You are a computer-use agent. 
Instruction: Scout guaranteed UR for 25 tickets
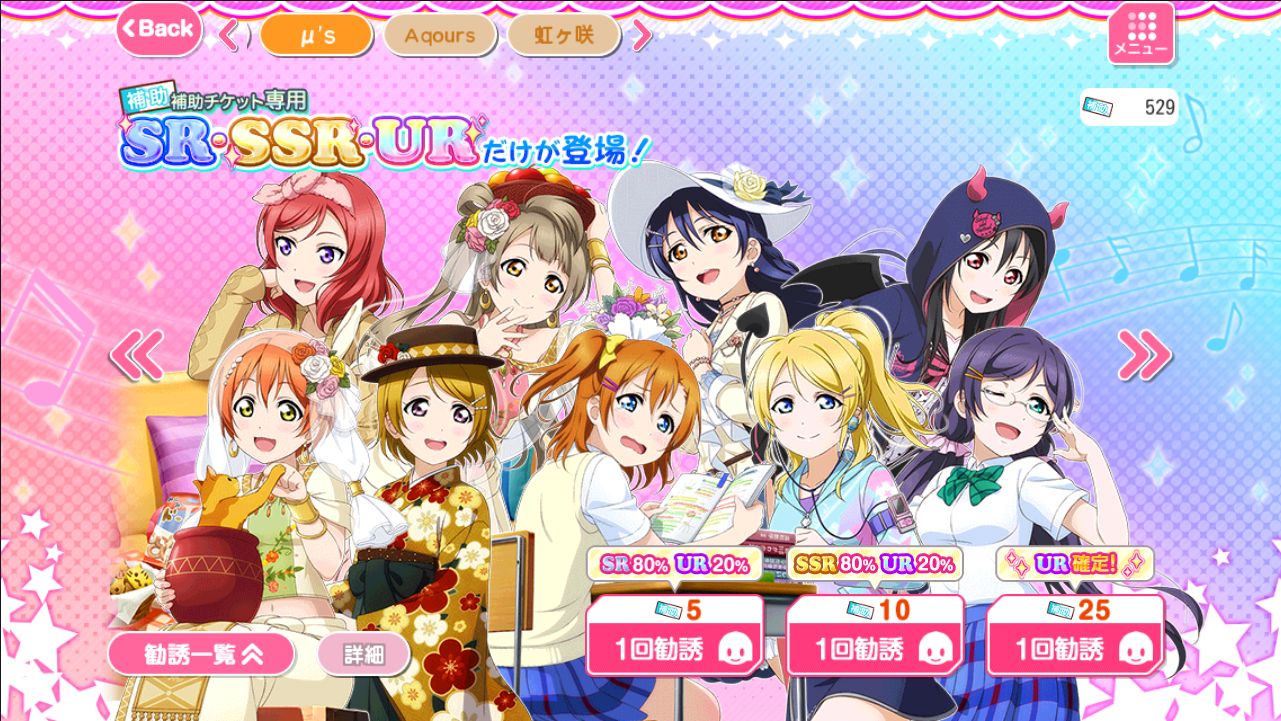1075,637
